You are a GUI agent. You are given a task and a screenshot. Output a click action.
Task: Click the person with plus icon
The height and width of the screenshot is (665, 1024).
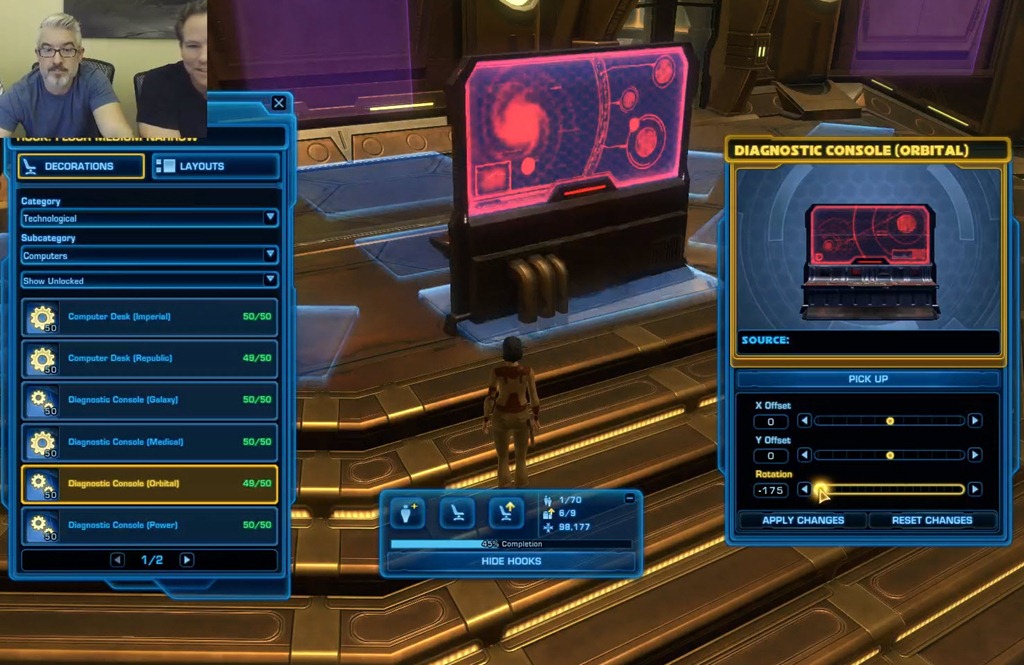click(408, 513)
